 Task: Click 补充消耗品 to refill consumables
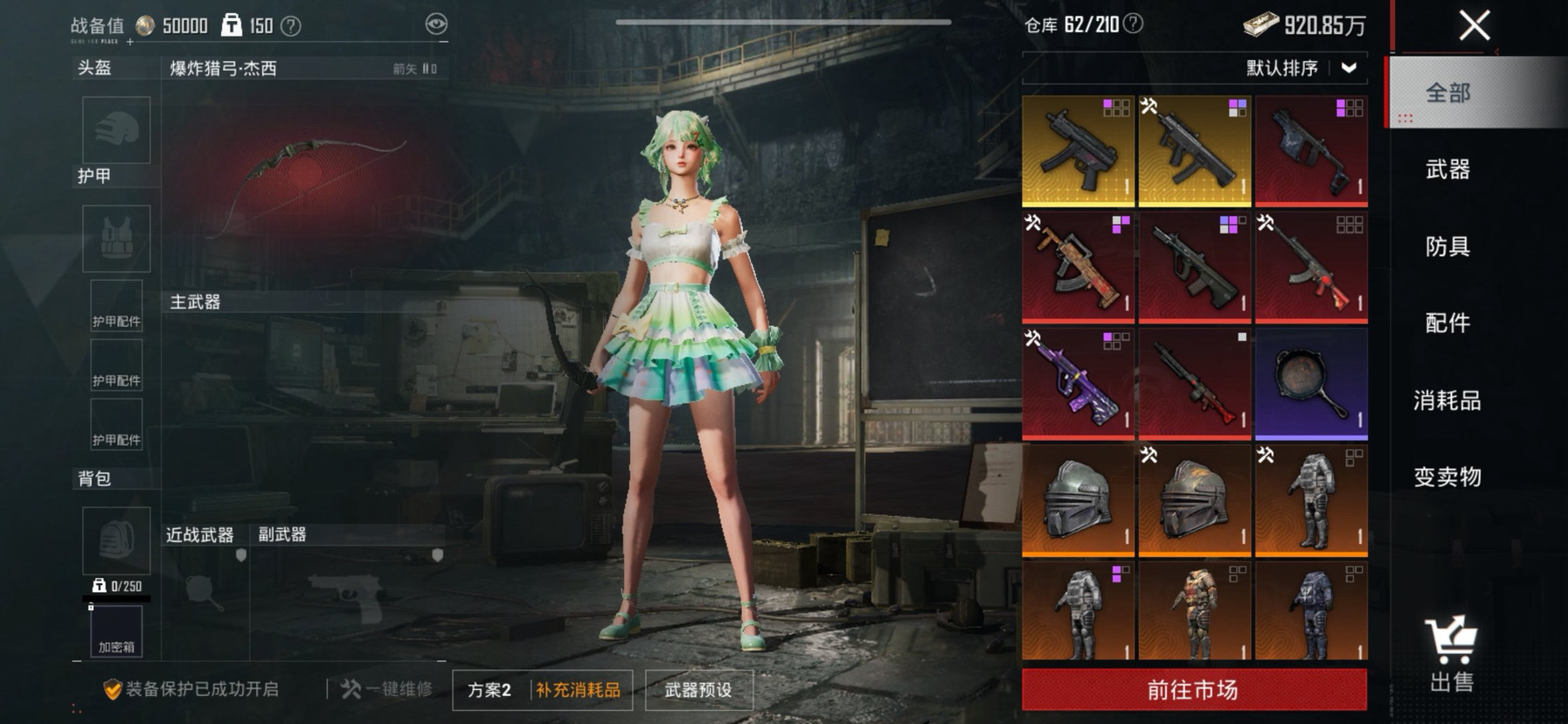pyautogui.click(x=579, y=690)
